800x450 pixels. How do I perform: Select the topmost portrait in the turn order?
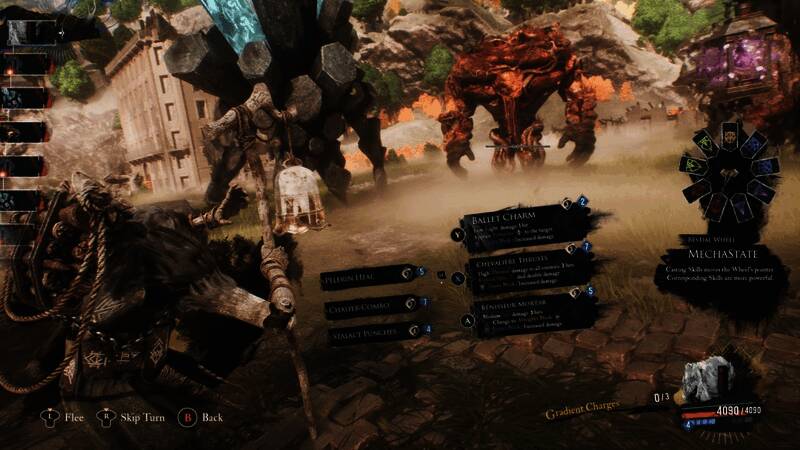(26, 33)
